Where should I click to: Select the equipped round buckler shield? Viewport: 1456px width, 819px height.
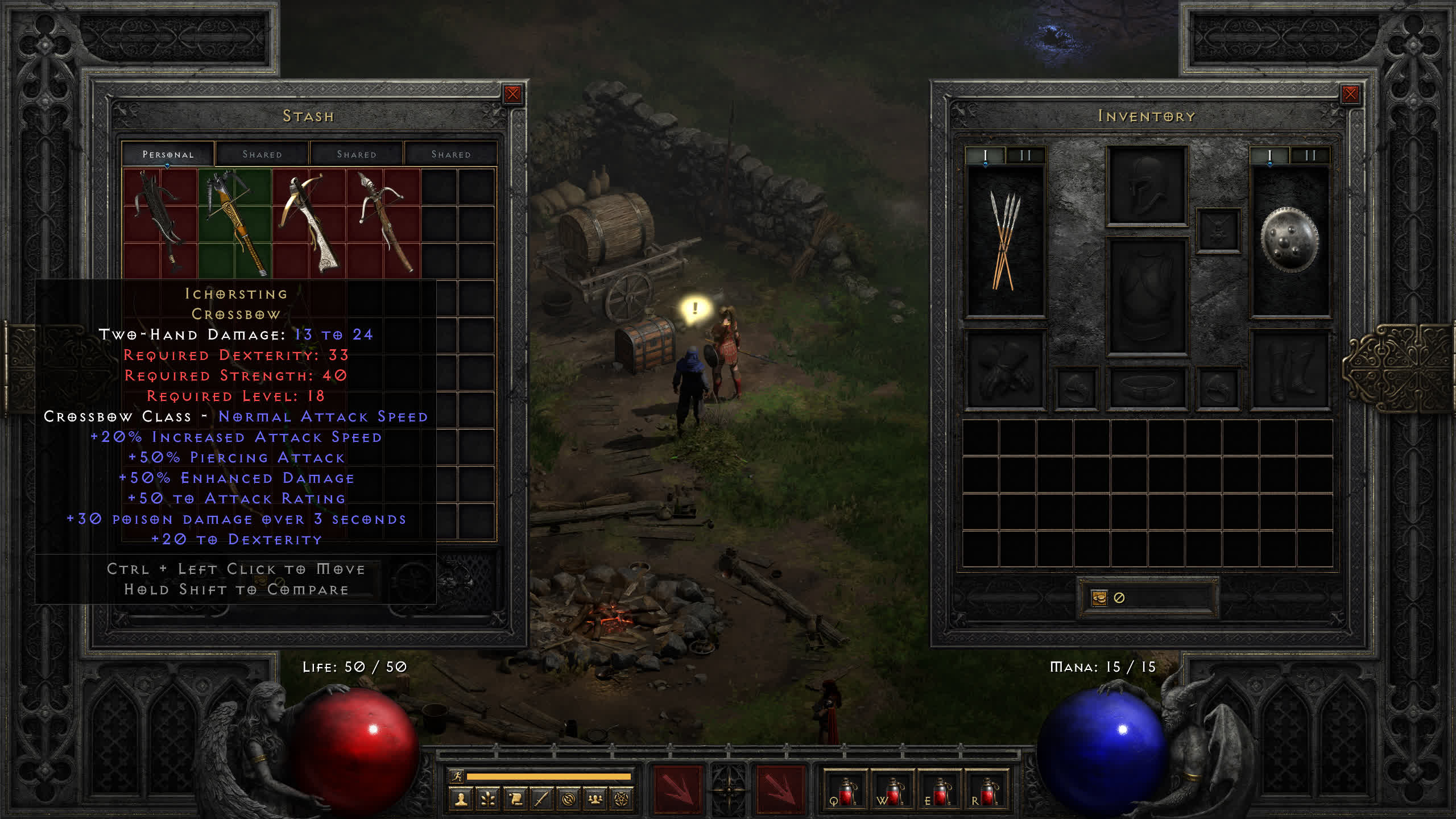[1289, 240]
